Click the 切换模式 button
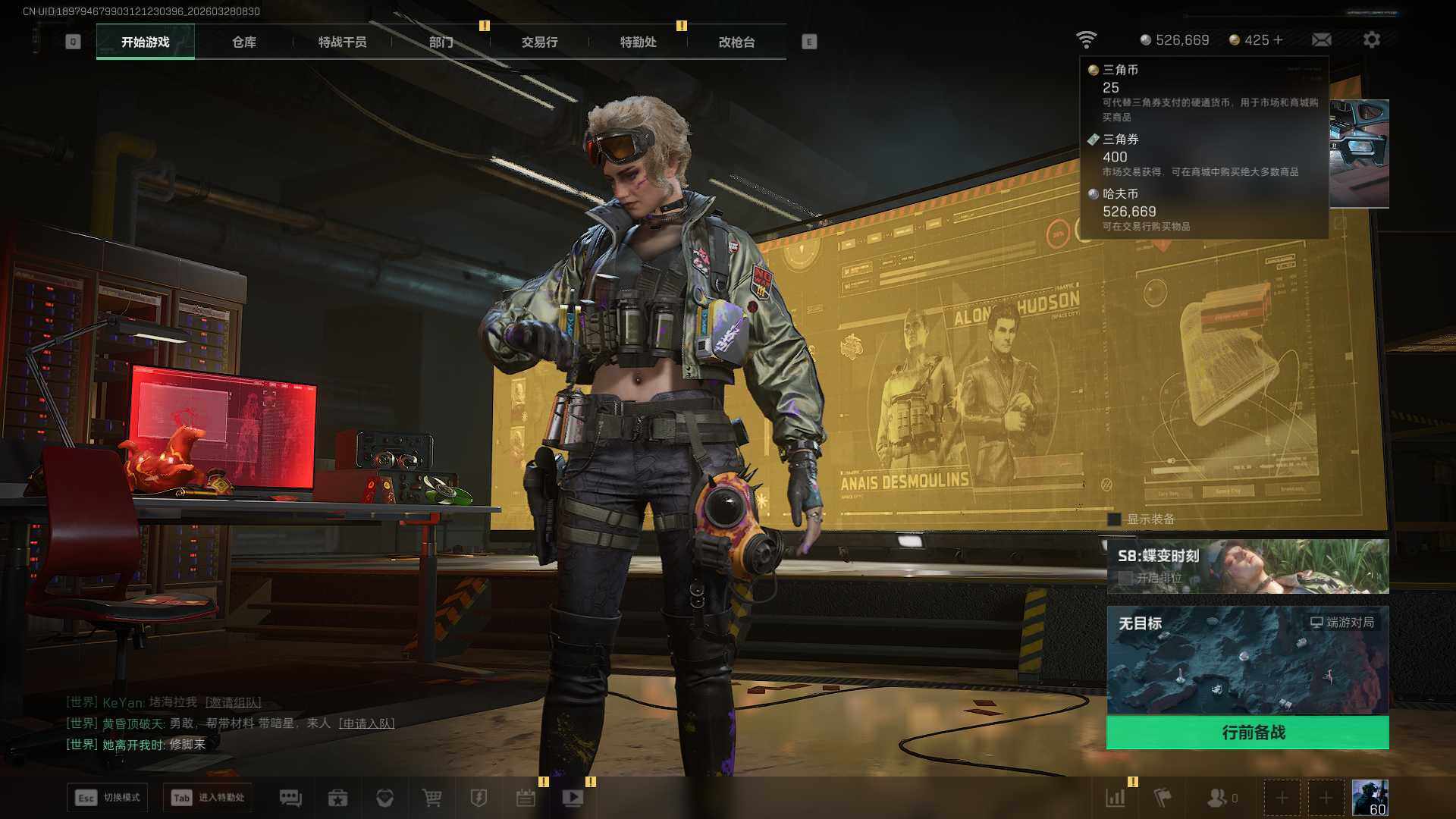 [x=107, y=798]
